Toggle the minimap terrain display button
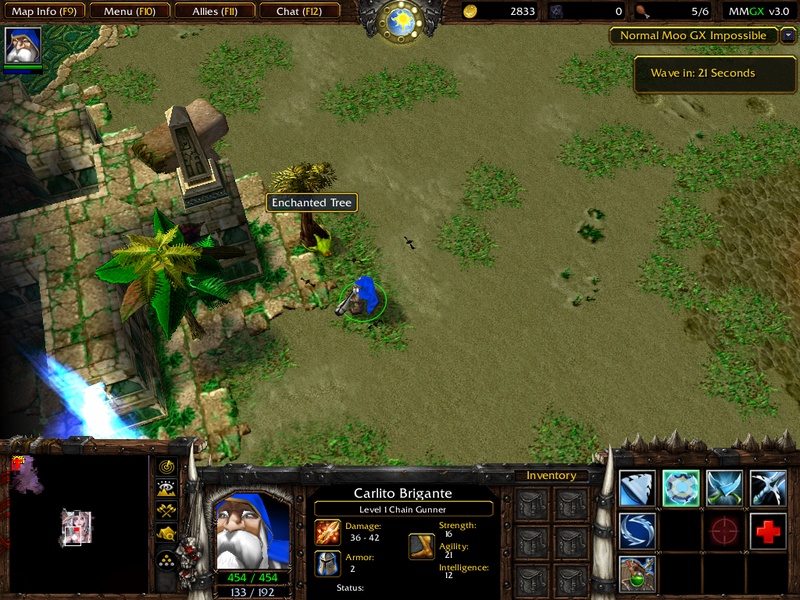This screenshot has width=800, height=600. coord(166,489)
